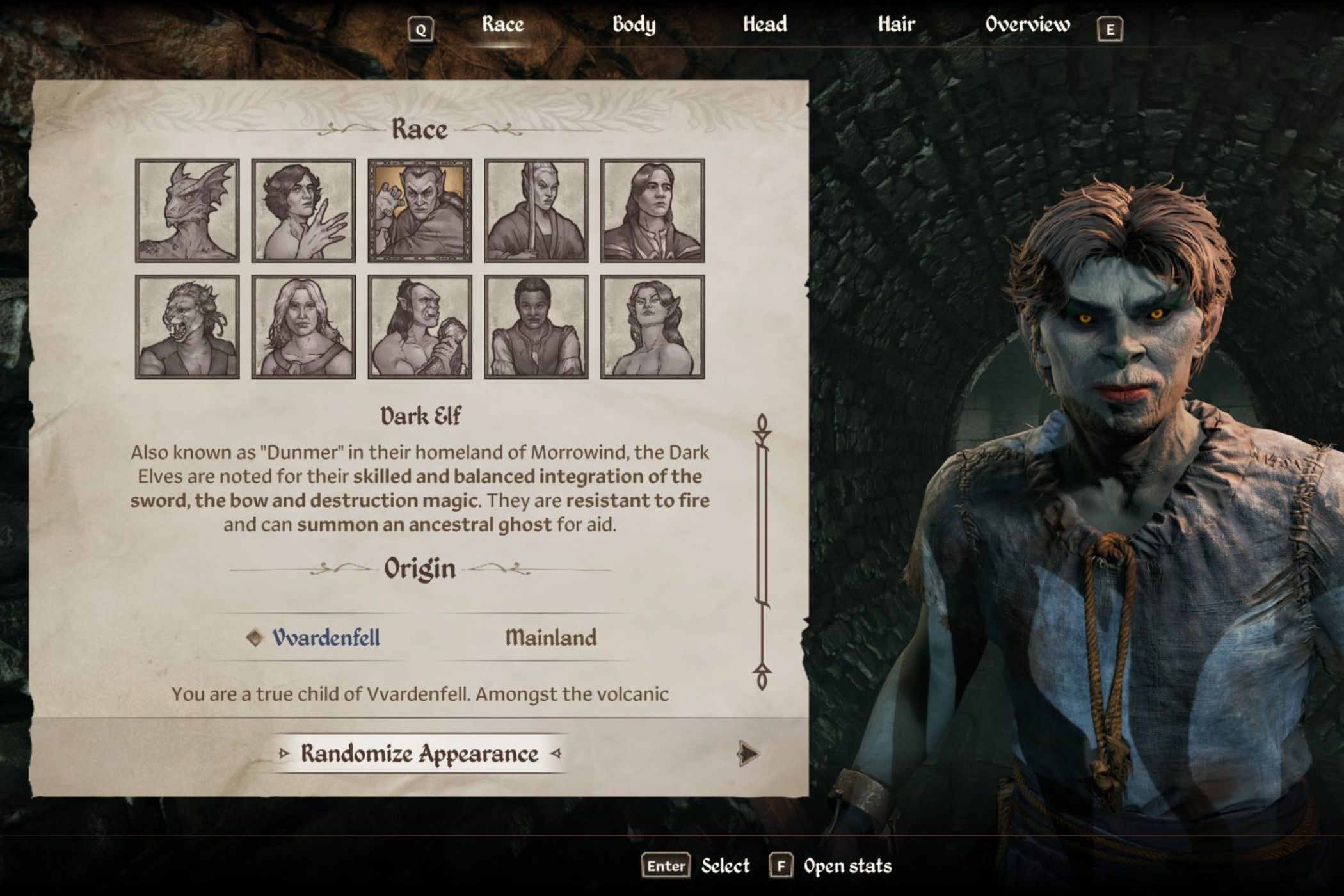1344x896 pixels.
Task: Pick the Orc portrait with clenched fist
Action: [420, 327]
